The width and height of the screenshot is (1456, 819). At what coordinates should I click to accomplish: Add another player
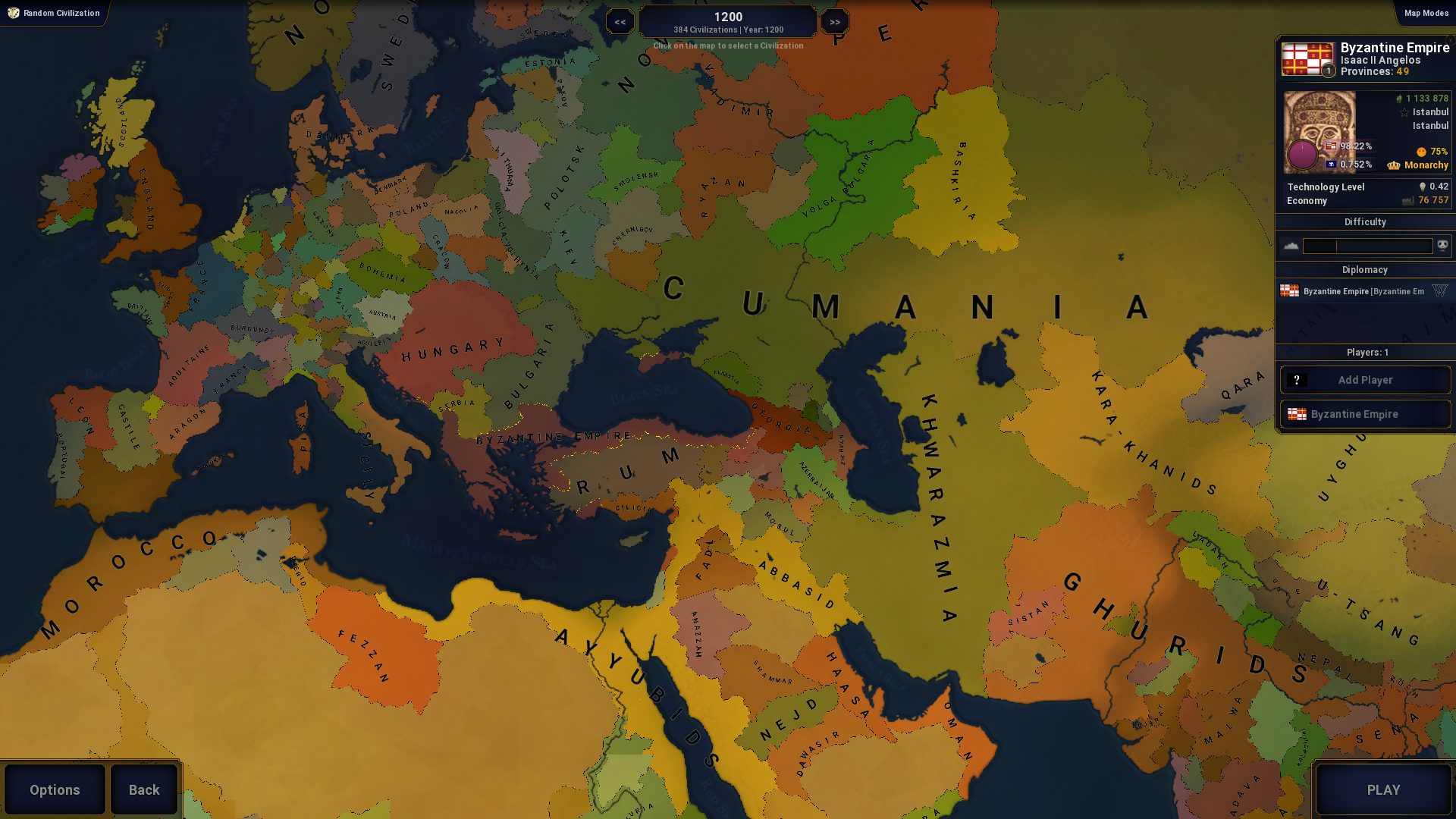1365,380
